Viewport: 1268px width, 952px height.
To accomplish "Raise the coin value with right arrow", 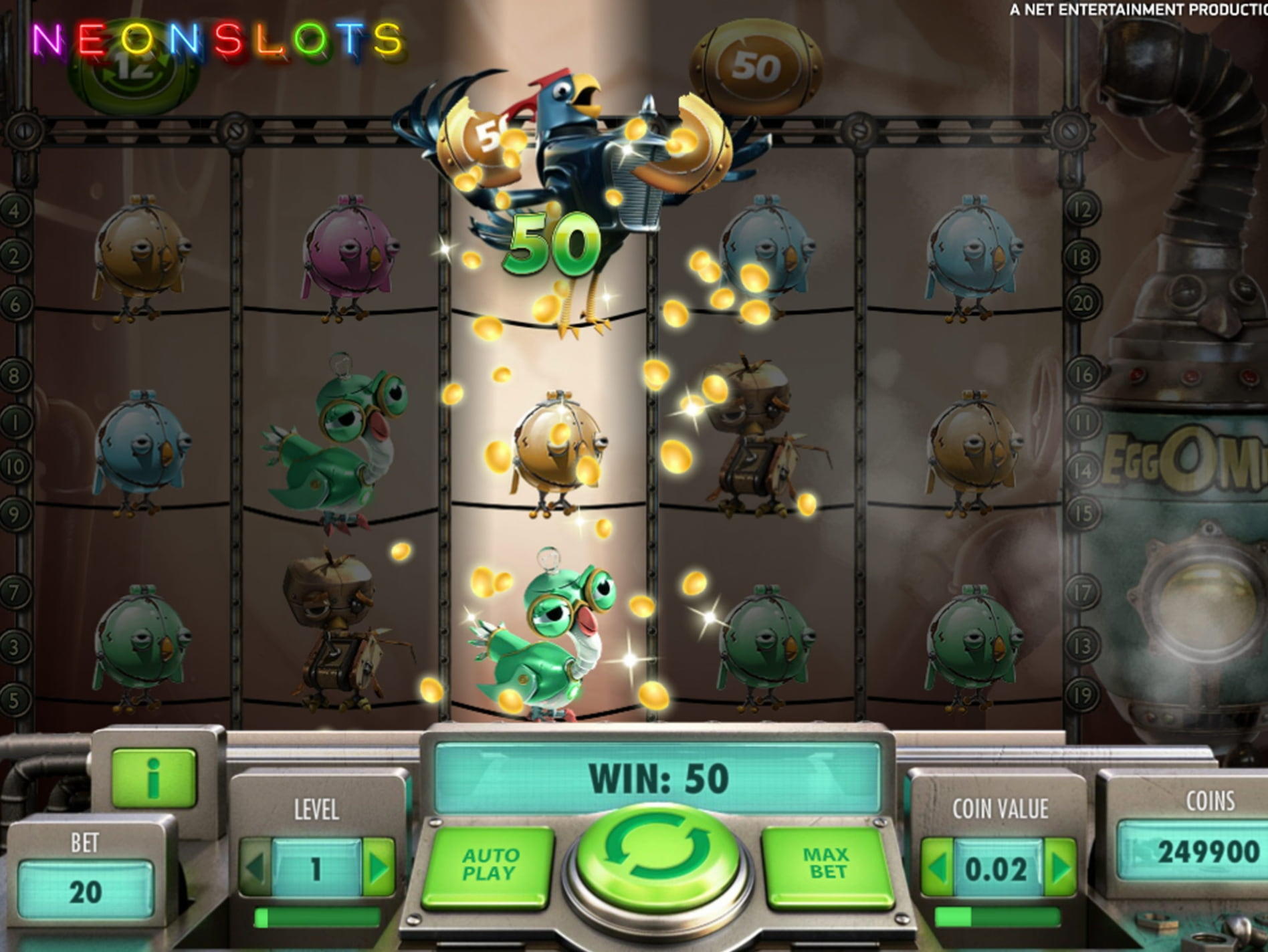I will click(1061, 868).
